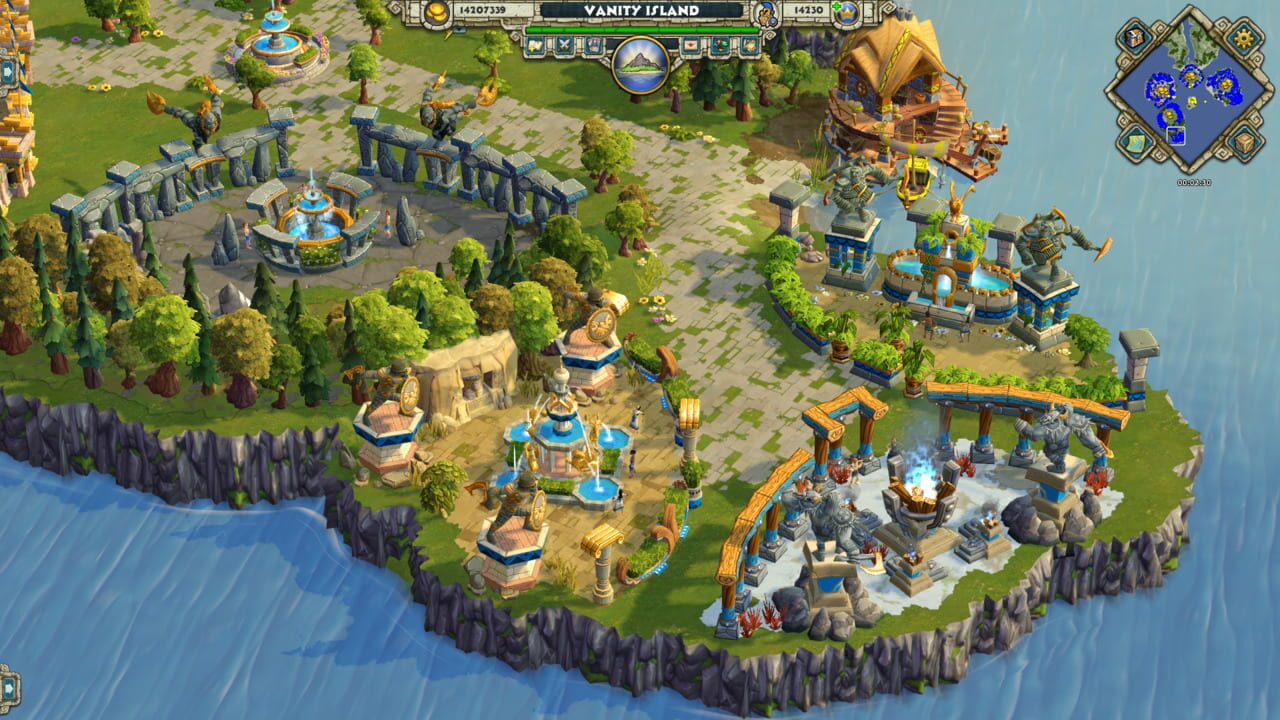The image size is (1280, 720).
Task: Open the workshop icon right of the gems
Action: pos(749,45)
